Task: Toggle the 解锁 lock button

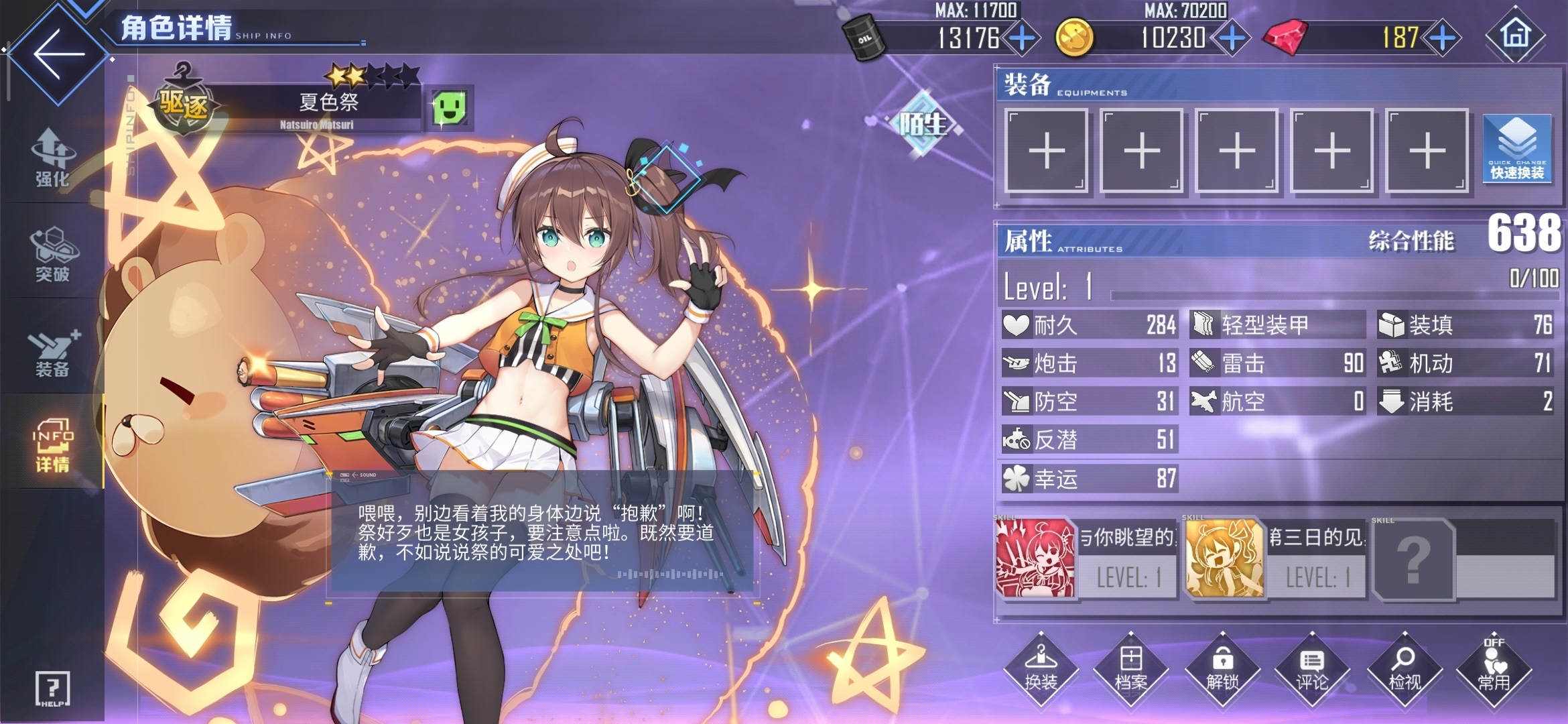Action: (x=1222, y=669)
